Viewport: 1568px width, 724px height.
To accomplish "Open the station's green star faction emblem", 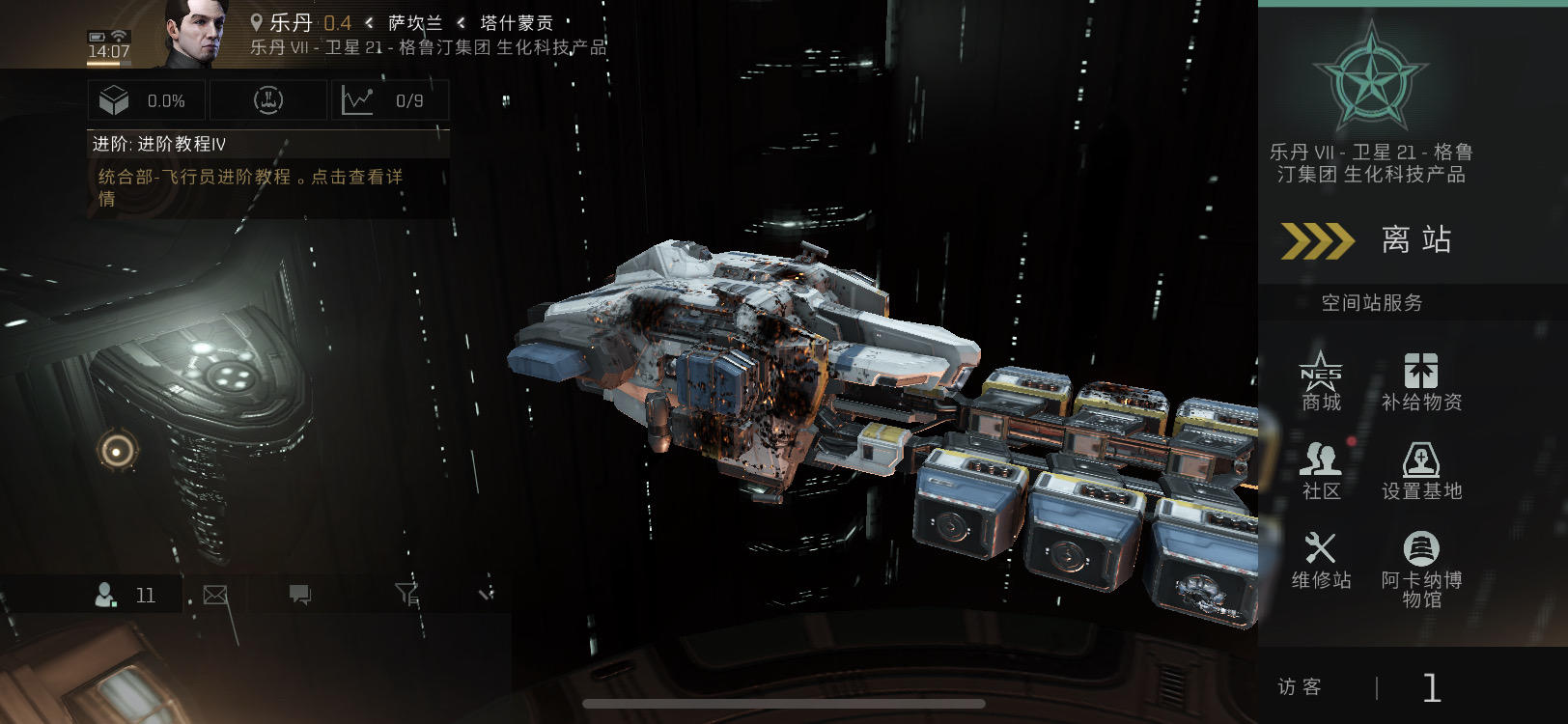I will click(x=1371, y=80).
